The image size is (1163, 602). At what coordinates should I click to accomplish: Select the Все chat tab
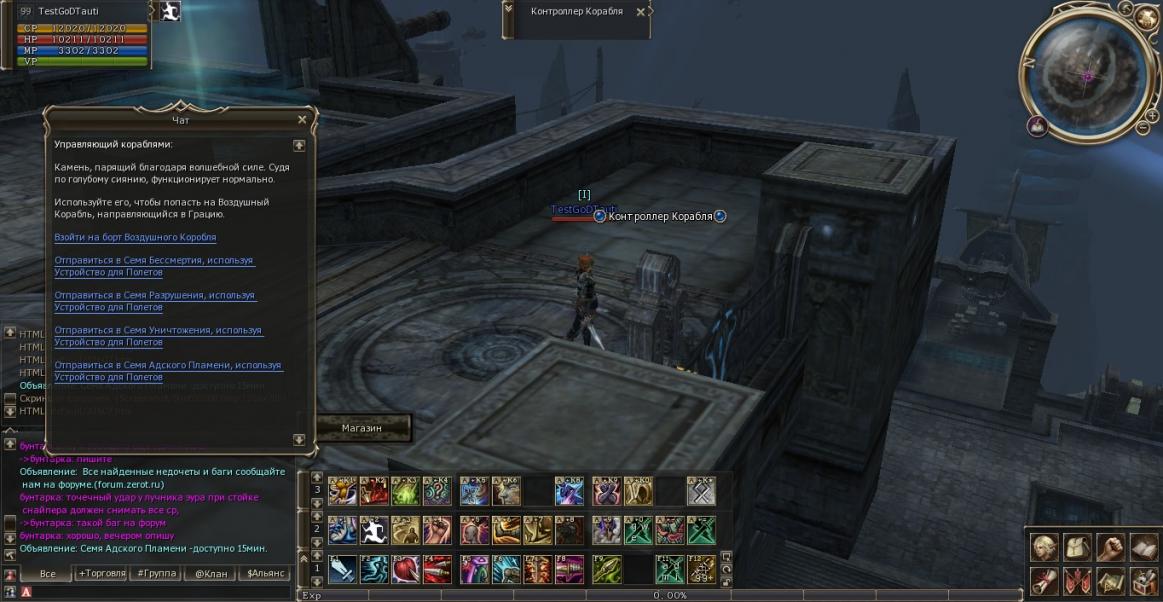[x=48, y=574]
